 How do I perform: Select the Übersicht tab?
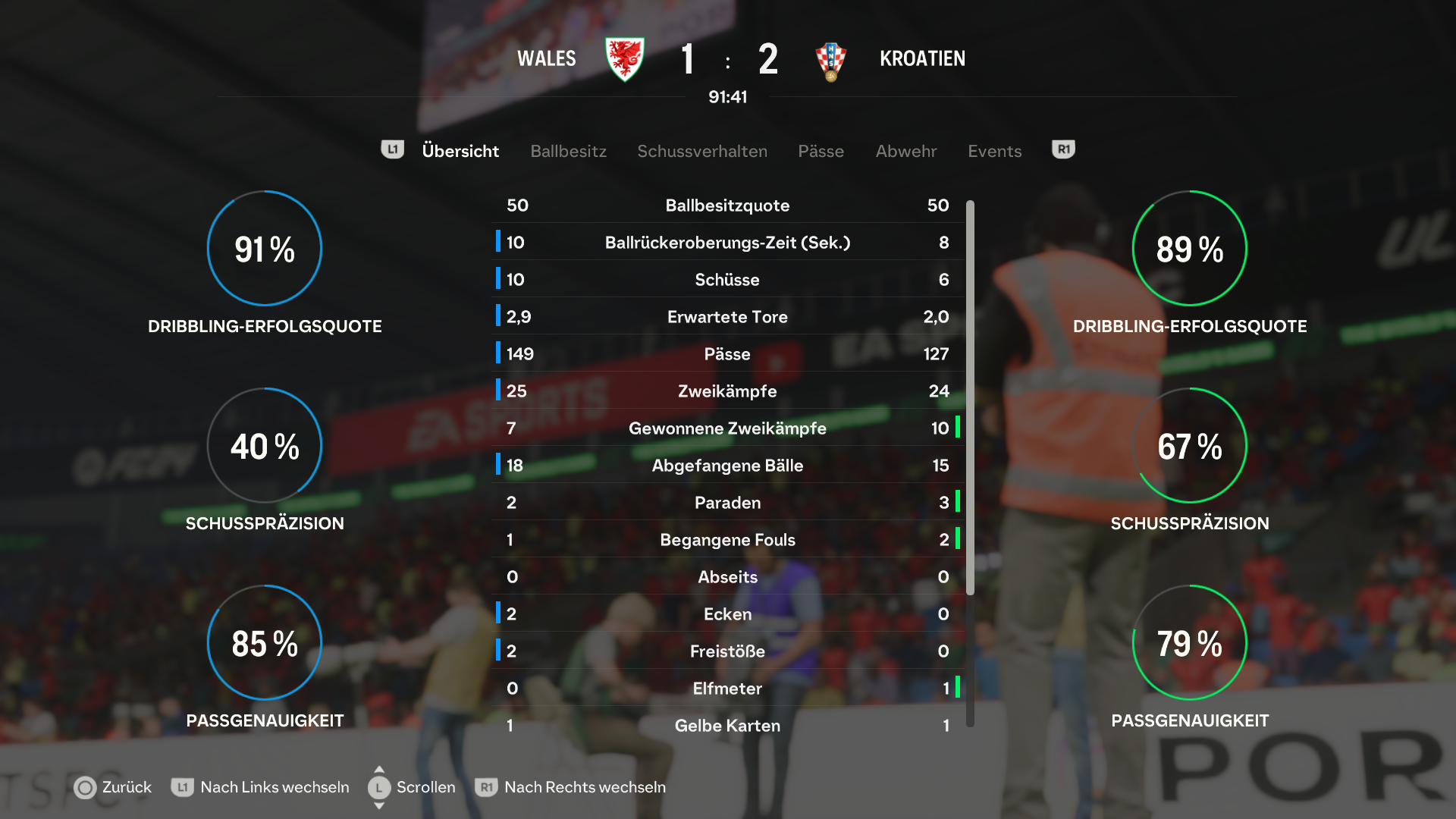460,151
